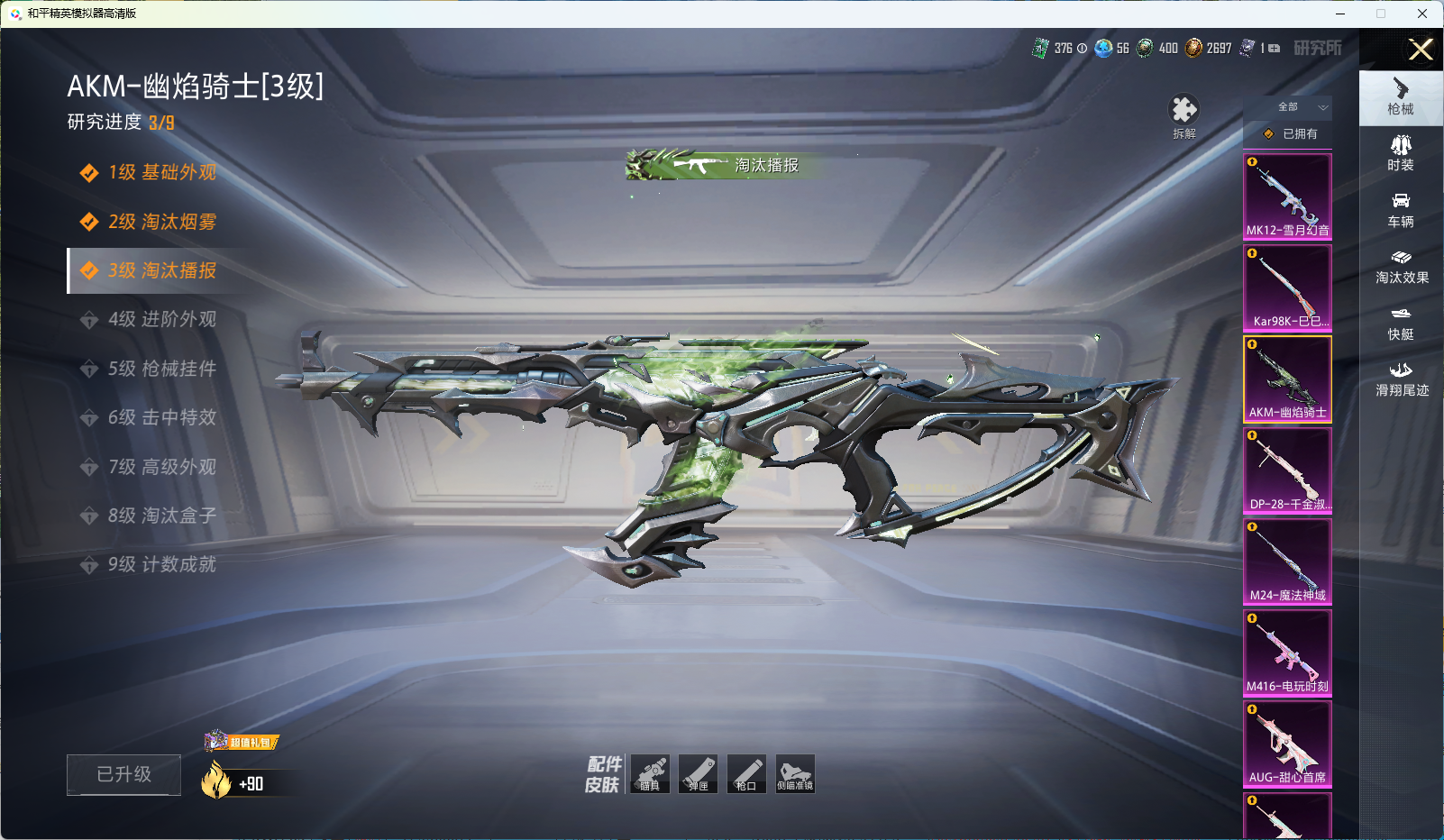Open the 全部 filter dropdown
The height and width of the screenshot is (840, 1444).
click(x=1288, y=107)
